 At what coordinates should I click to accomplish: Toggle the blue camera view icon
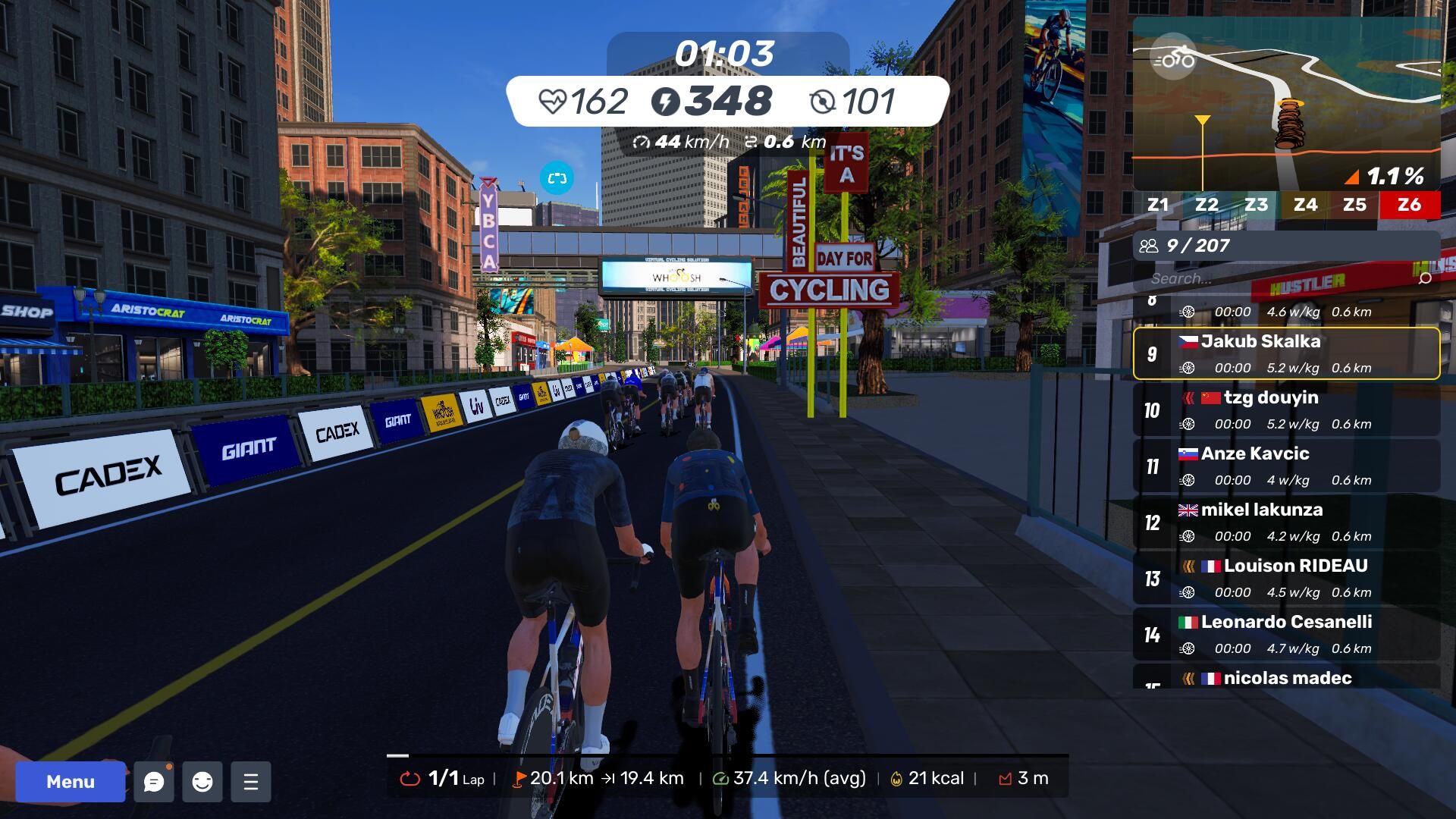pyautogui.click(x=557, y=178)
